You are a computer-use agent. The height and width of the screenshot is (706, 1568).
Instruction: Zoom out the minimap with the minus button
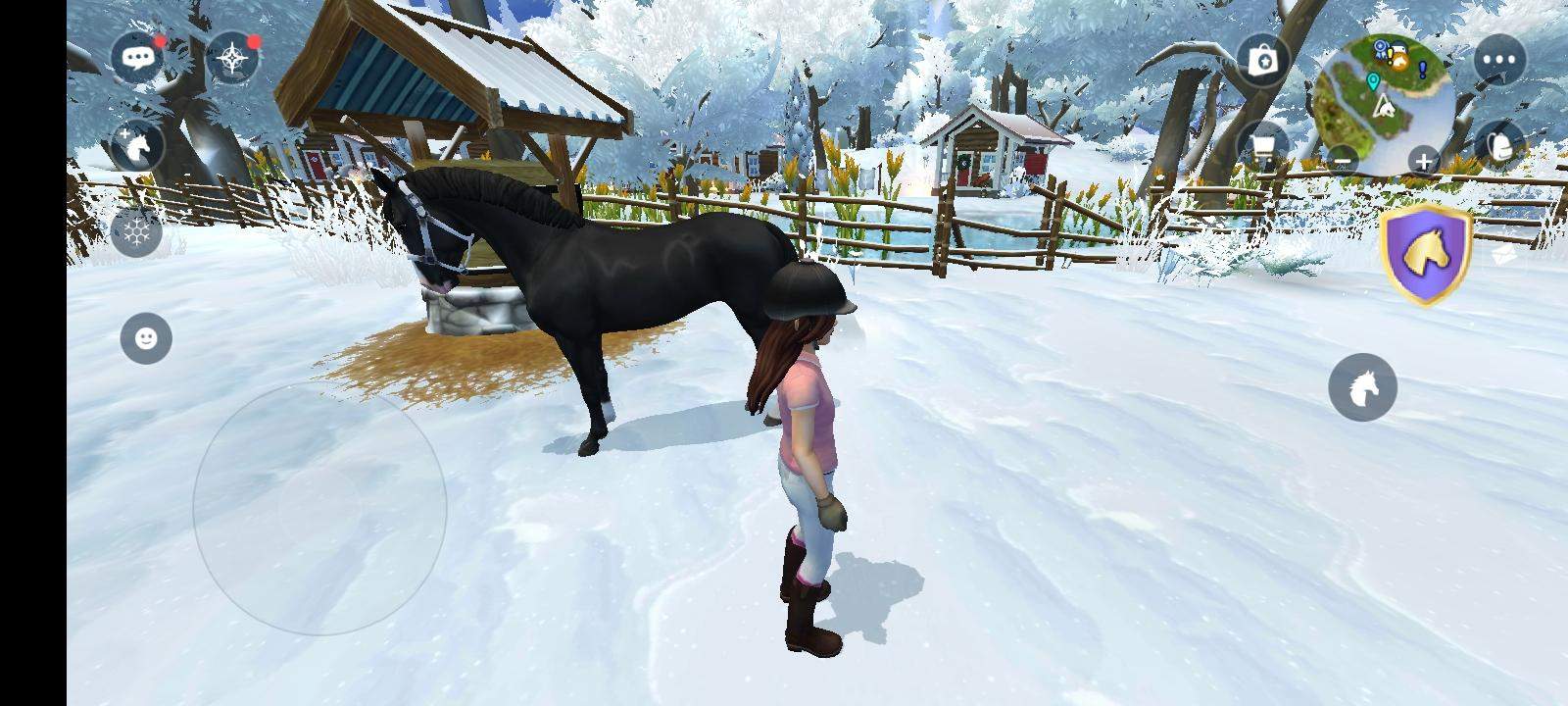[x=1343, y=160]
